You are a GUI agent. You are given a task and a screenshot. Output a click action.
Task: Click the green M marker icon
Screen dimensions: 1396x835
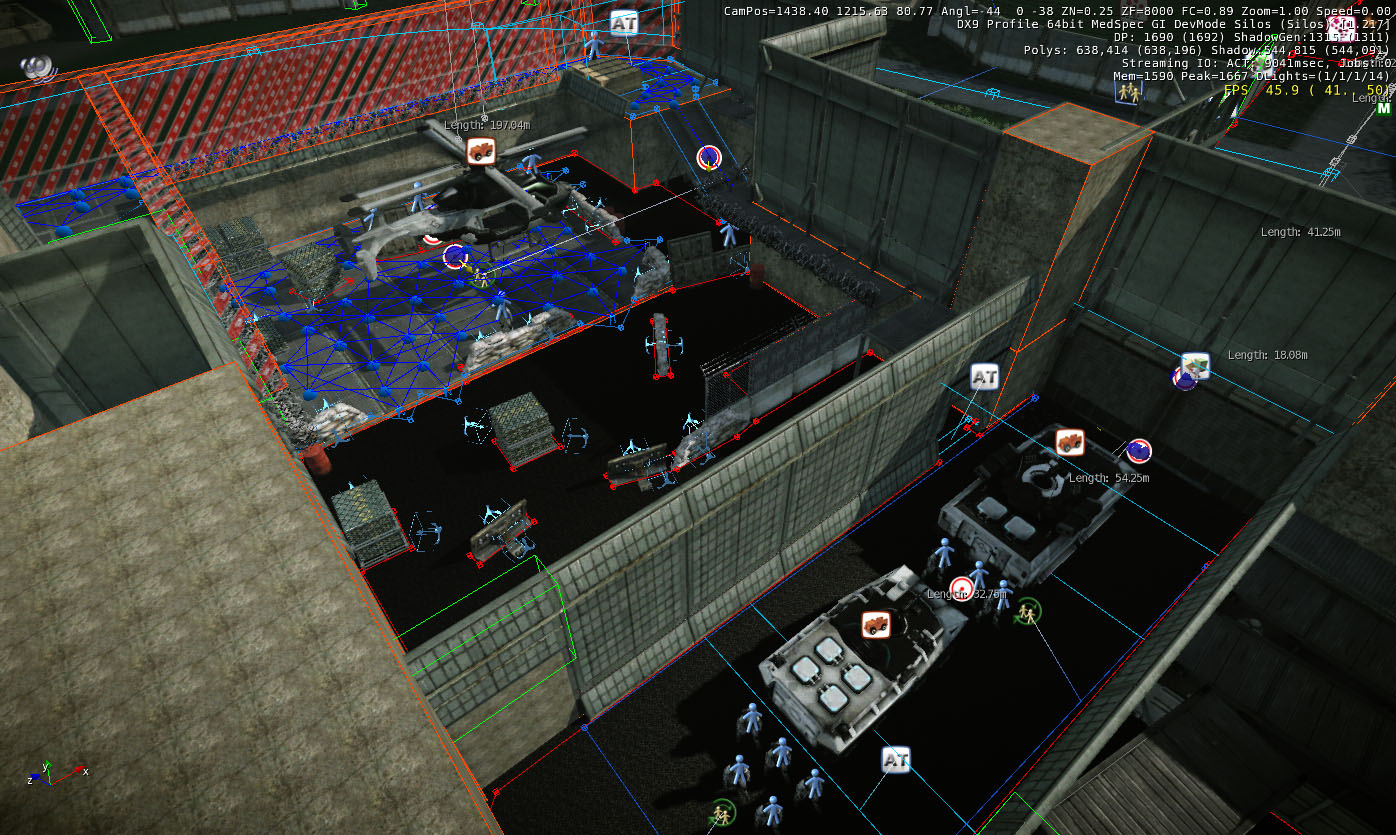[x=1384, y=108]
